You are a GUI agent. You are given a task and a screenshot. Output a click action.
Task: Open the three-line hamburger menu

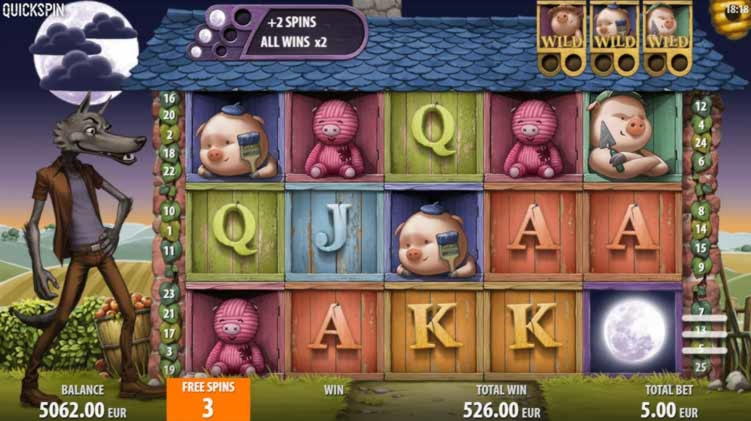point(703,333)
